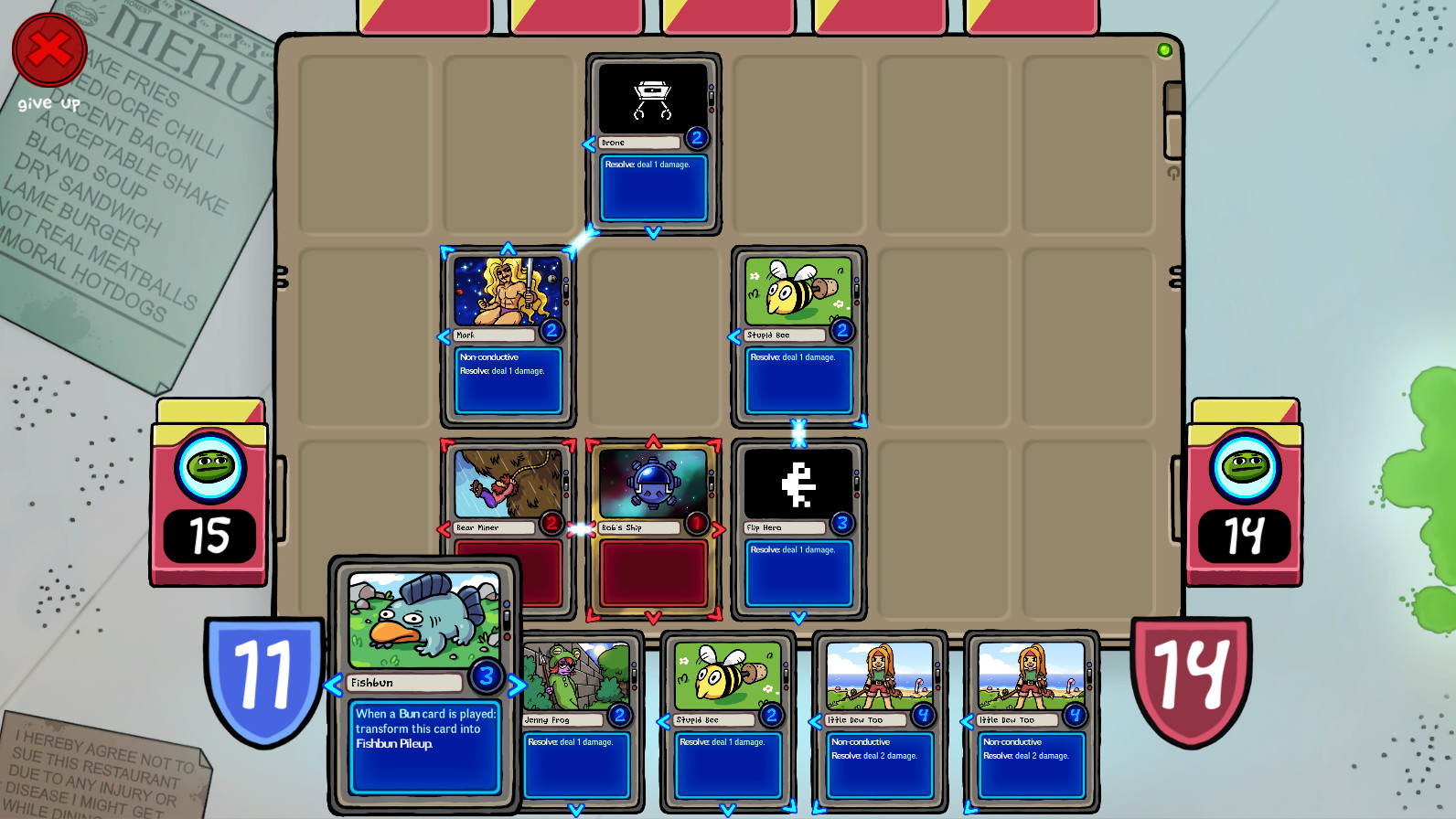Toggle the blue up arrow above the Mark card
1456x819 pixels.
coord(509,247)
